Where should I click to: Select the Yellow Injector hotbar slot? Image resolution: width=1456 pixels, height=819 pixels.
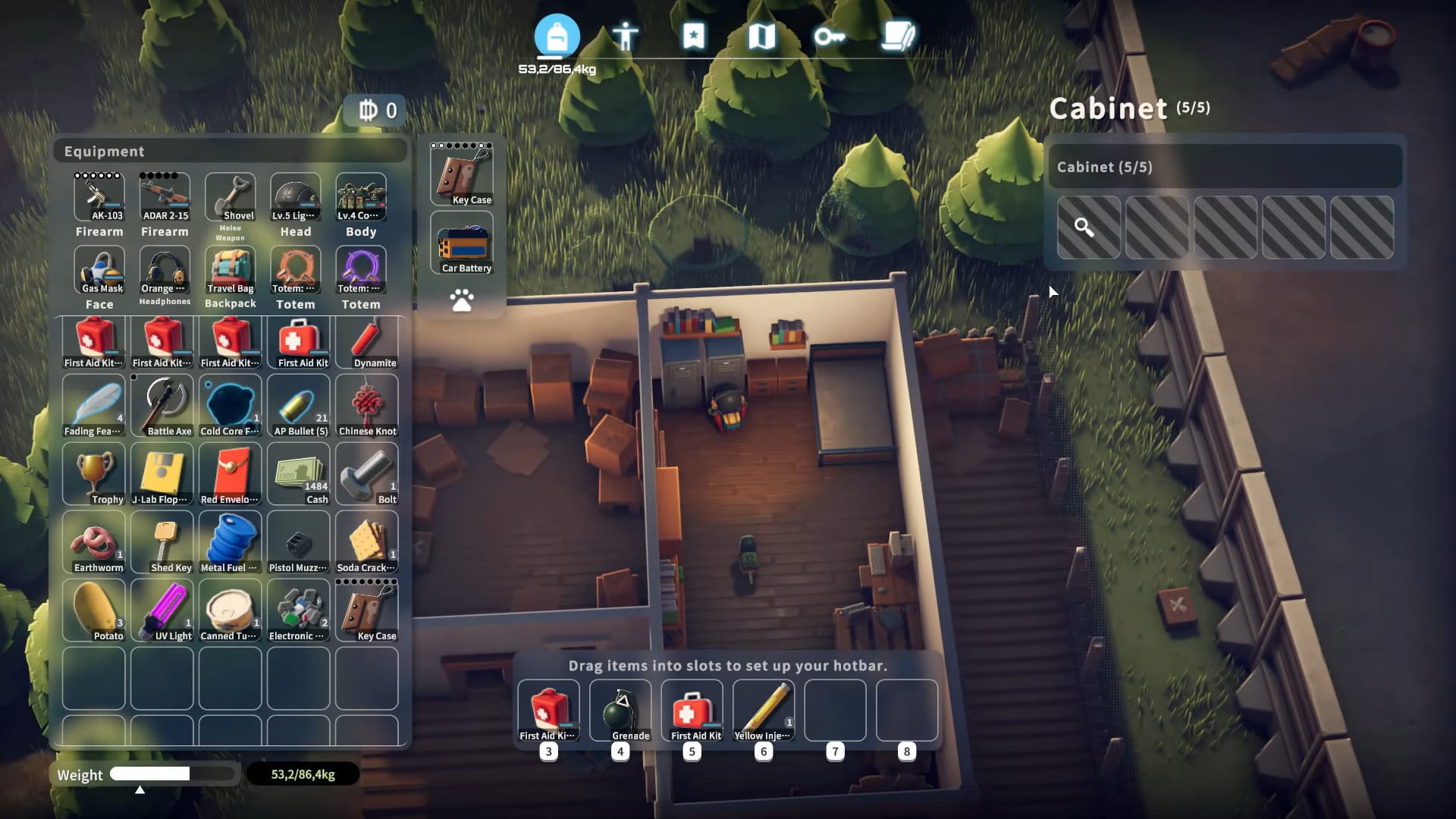(x=764, y=711)
